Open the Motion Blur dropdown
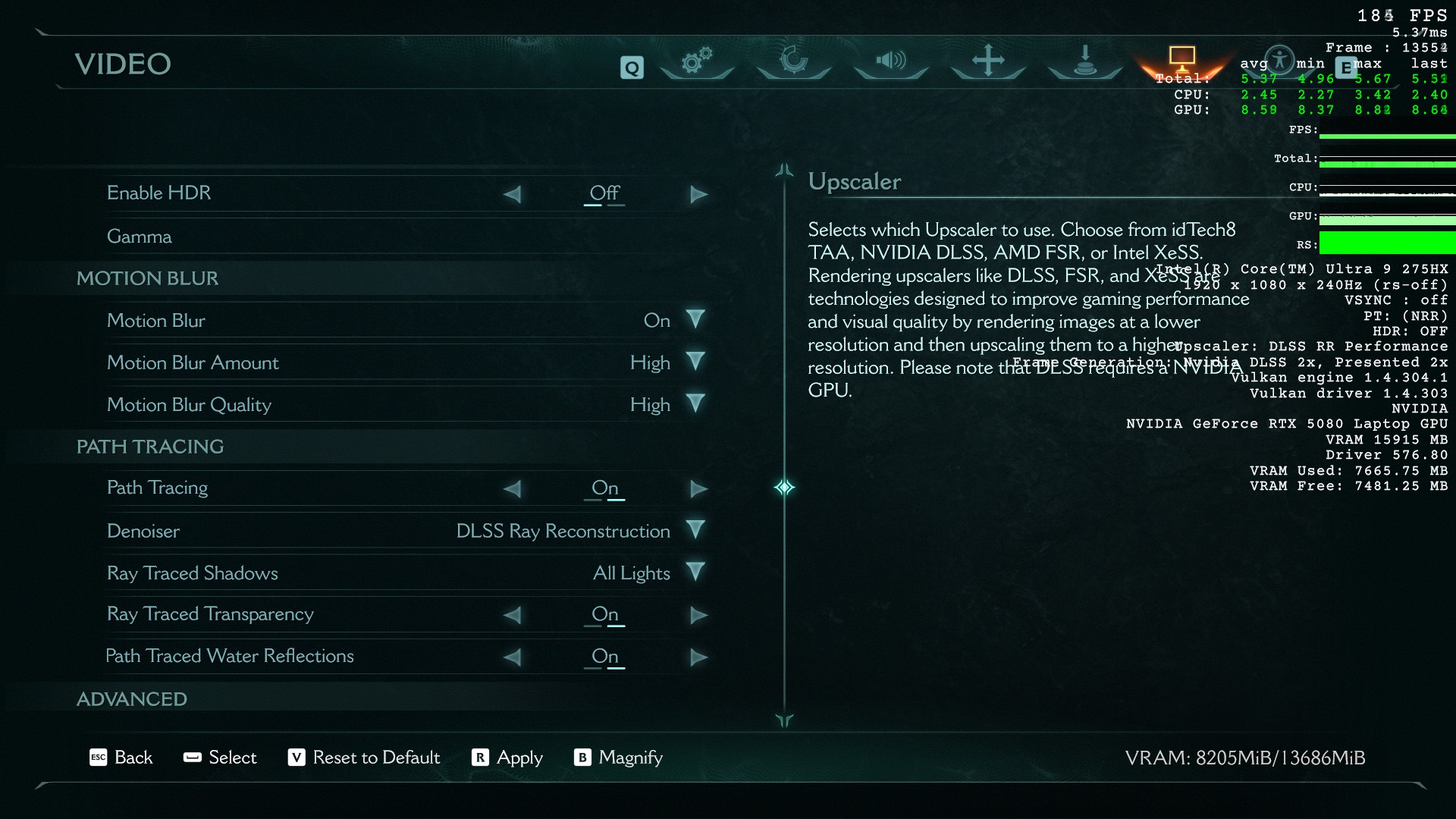The width and height of the screenshot is (1456, 819). [695, 320]
